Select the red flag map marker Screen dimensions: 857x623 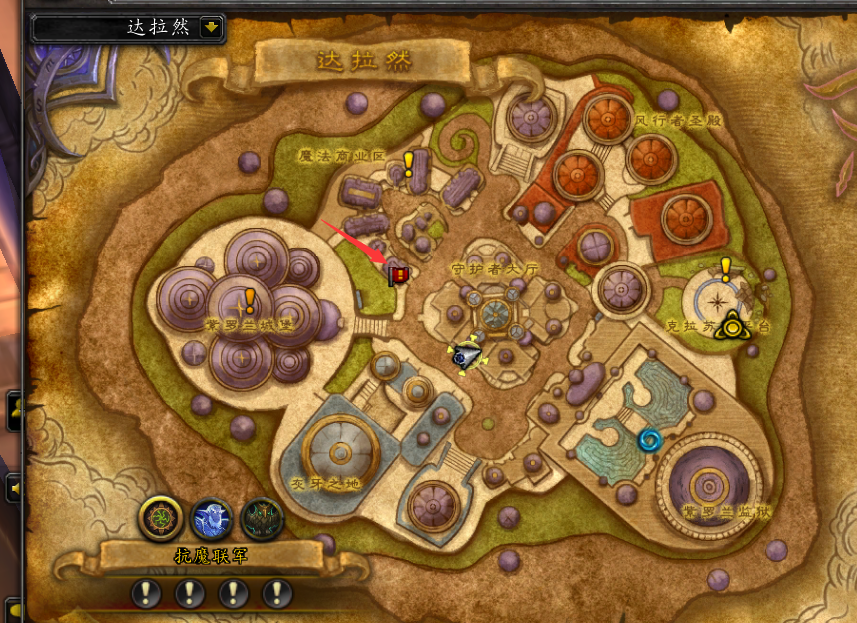tap(398, 274)
